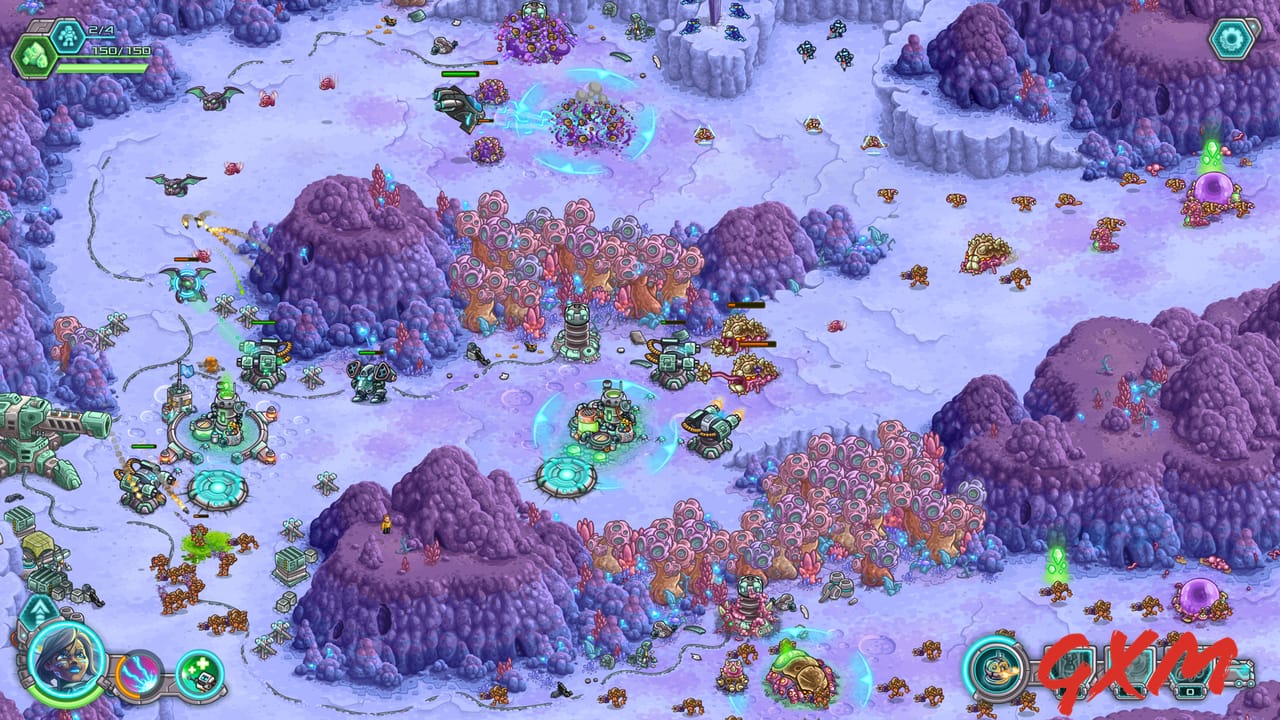Click the second empty power slot

coord(1128,670)
